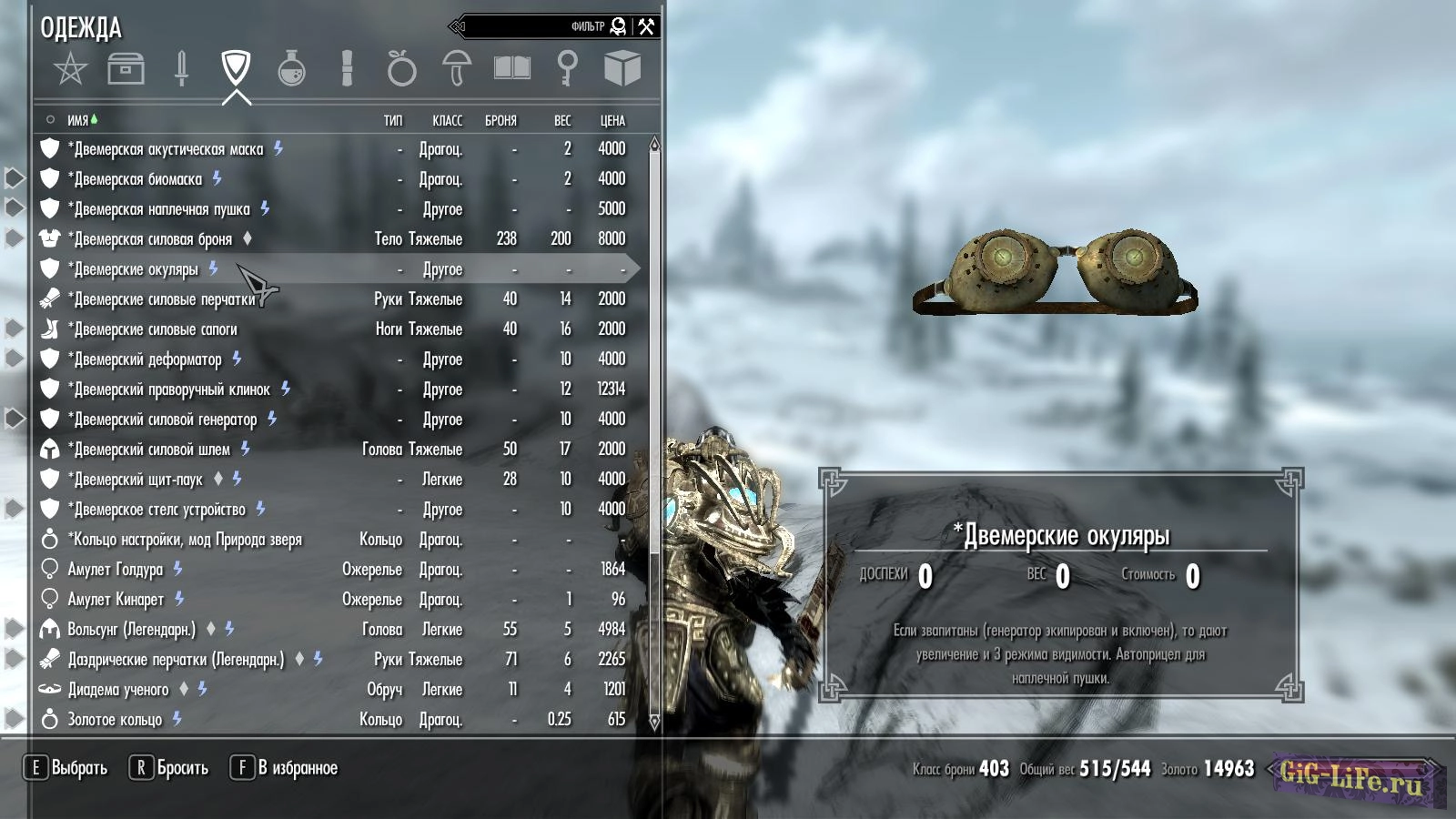Viewport: 1456px width, 819px height.
Task: Show the potions flask category
Action: point(291,69)
